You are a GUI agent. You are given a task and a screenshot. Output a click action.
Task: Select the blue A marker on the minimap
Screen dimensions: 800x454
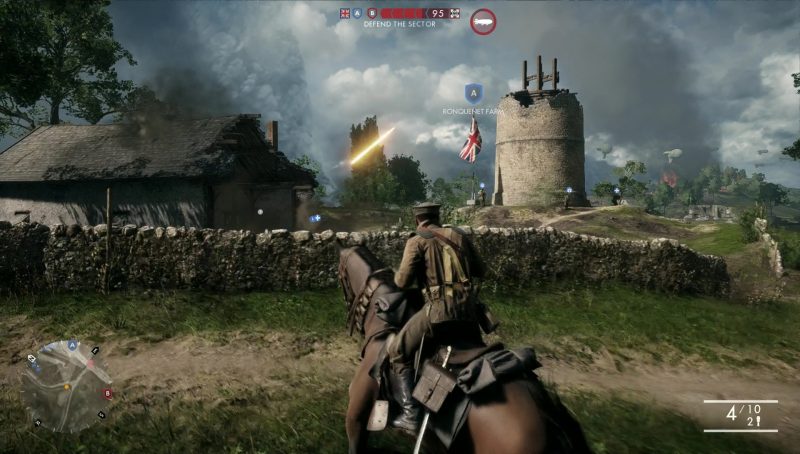click(73, 345)
